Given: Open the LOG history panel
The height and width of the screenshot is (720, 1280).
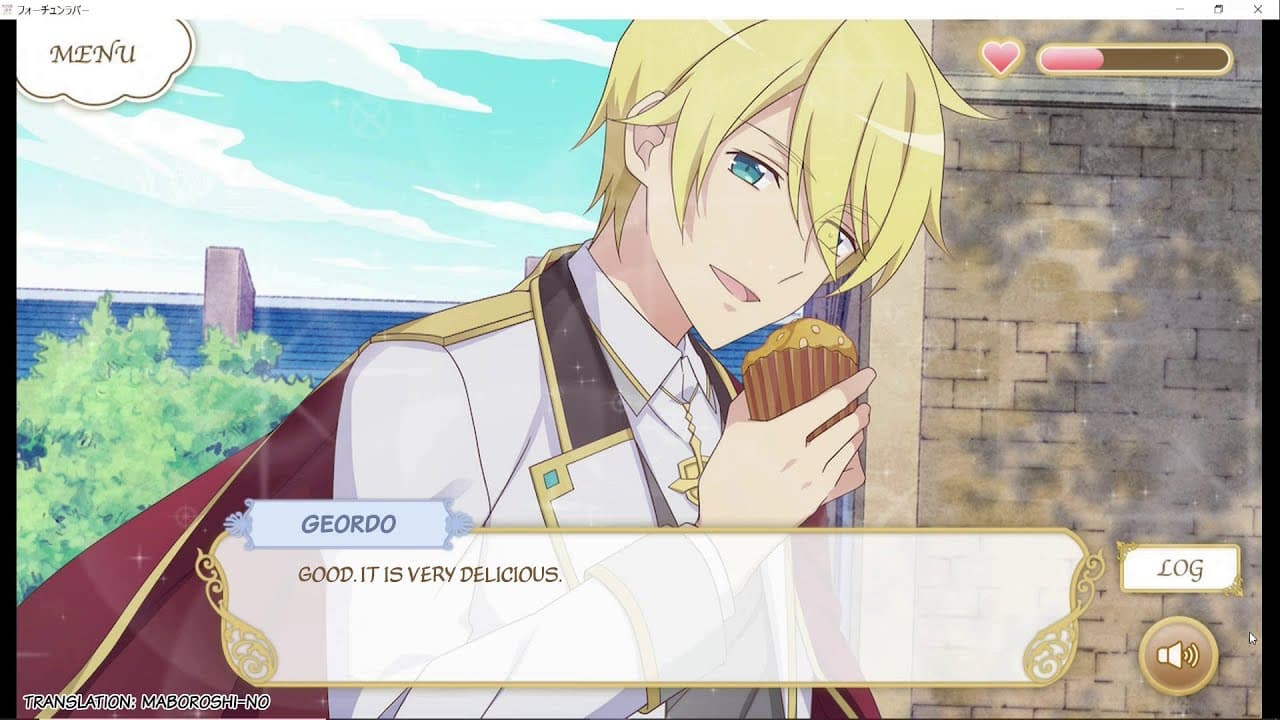Looking at the screenshot, I should pyautogui.click(x=1180, y=567).
